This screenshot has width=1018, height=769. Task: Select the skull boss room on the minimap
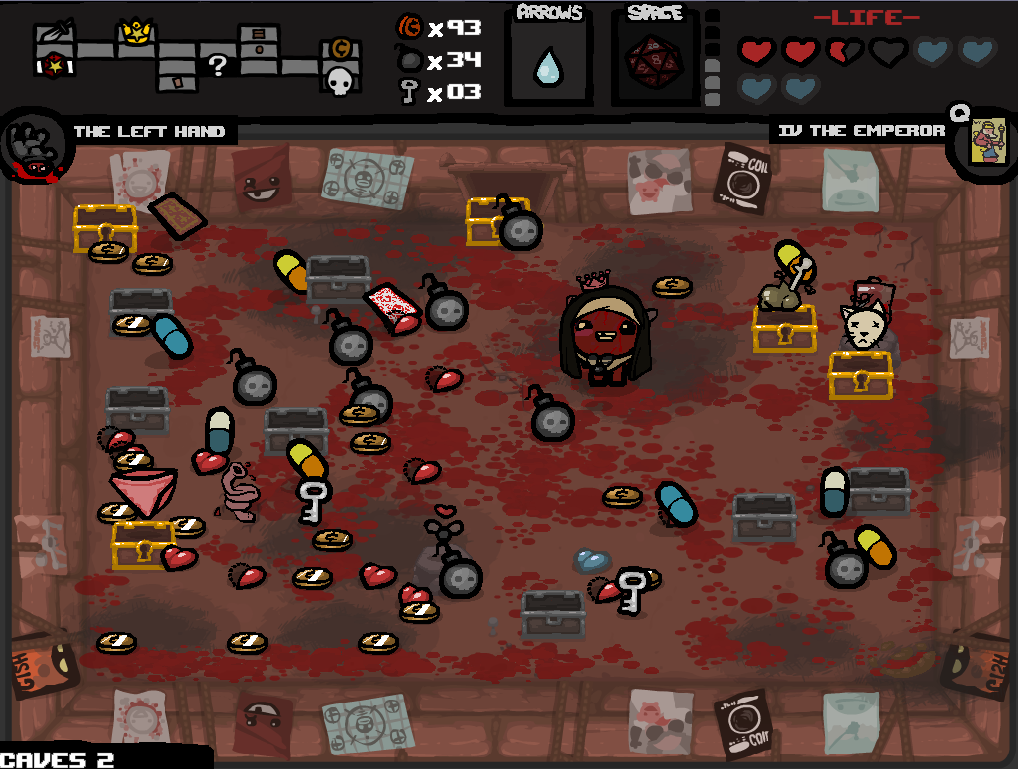pyautogui.click(x=340, y=81)
